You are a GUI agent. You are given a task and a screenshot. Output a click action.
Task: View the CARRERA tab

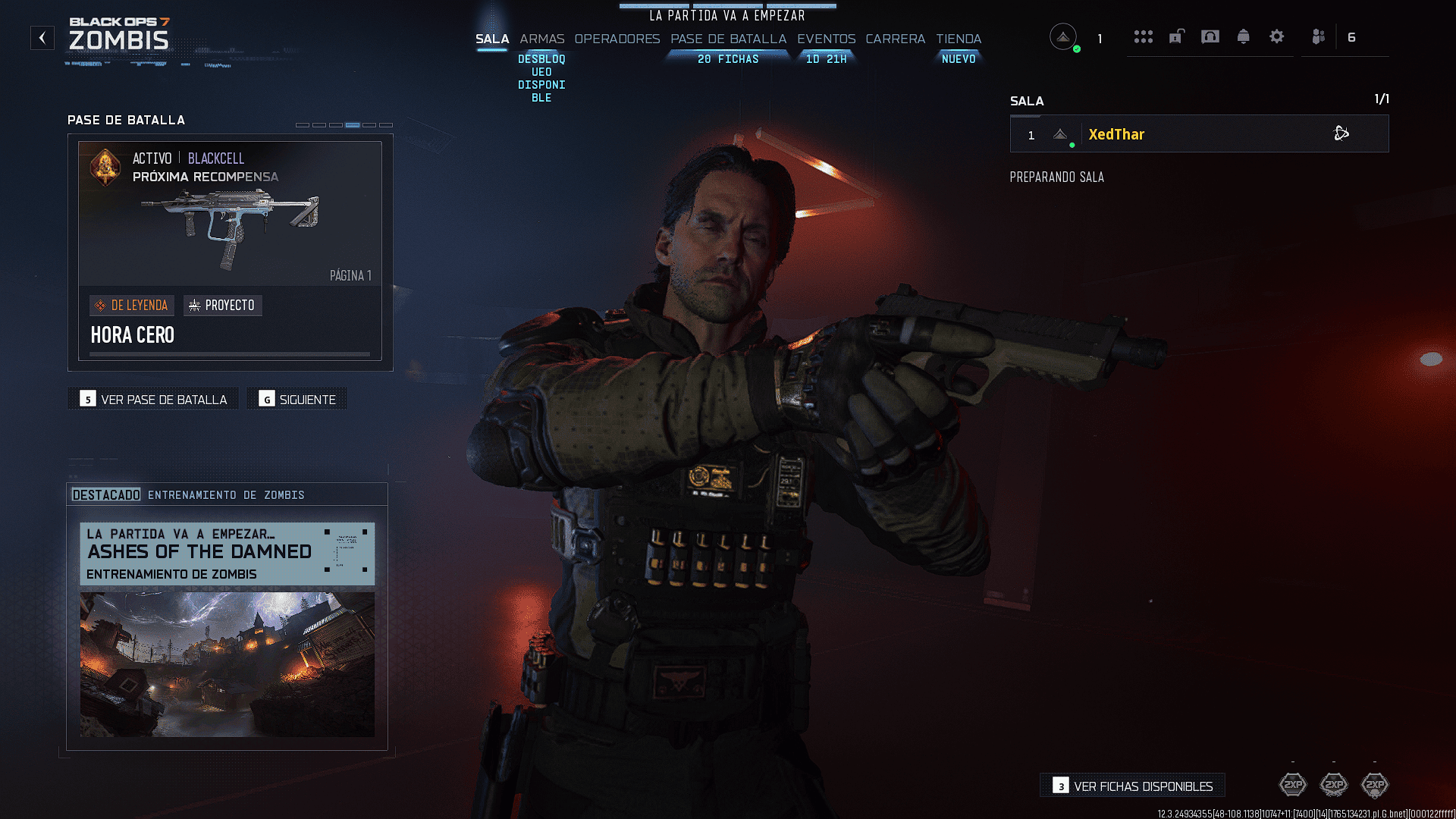point(895,39)
